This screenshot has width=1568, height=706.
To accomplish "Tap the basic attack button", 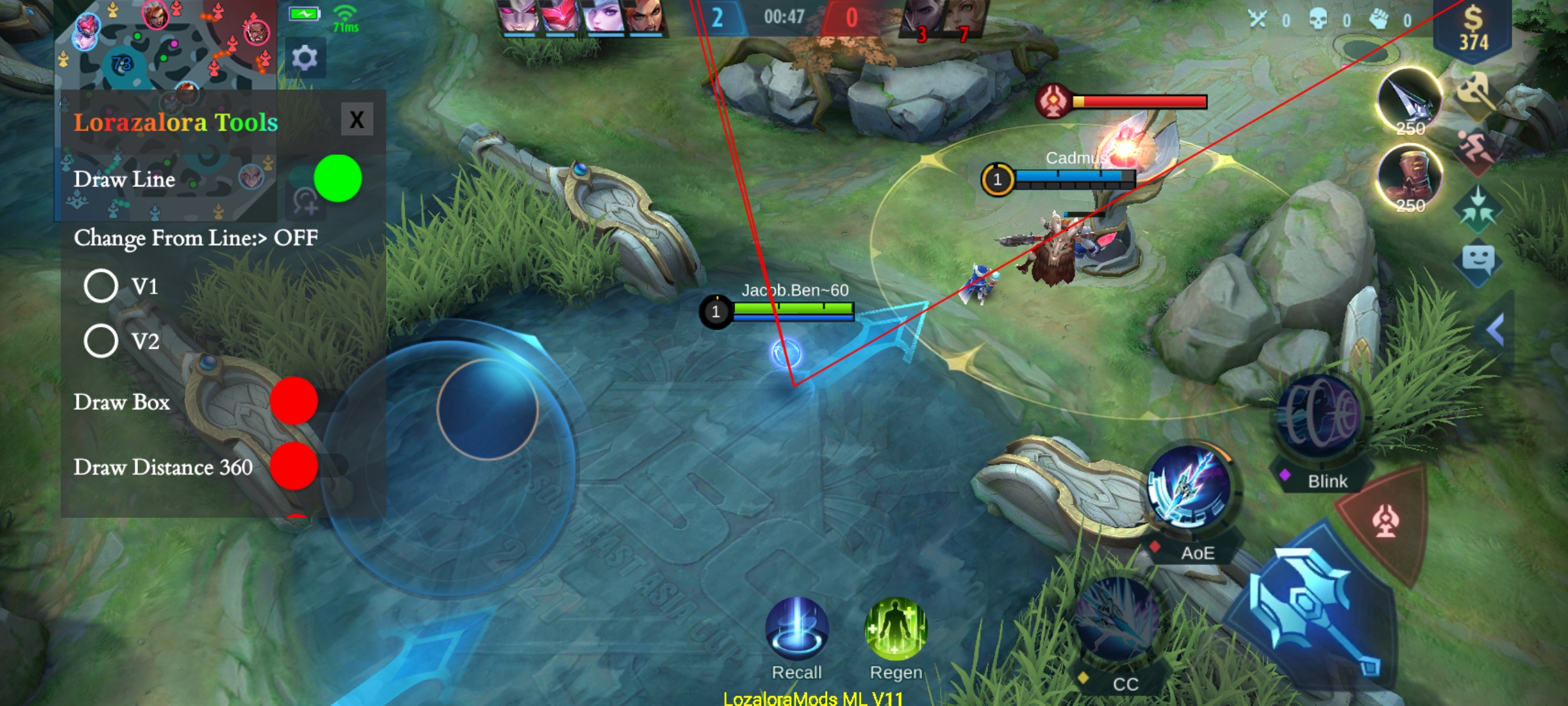I will [x=1313, y=608].
